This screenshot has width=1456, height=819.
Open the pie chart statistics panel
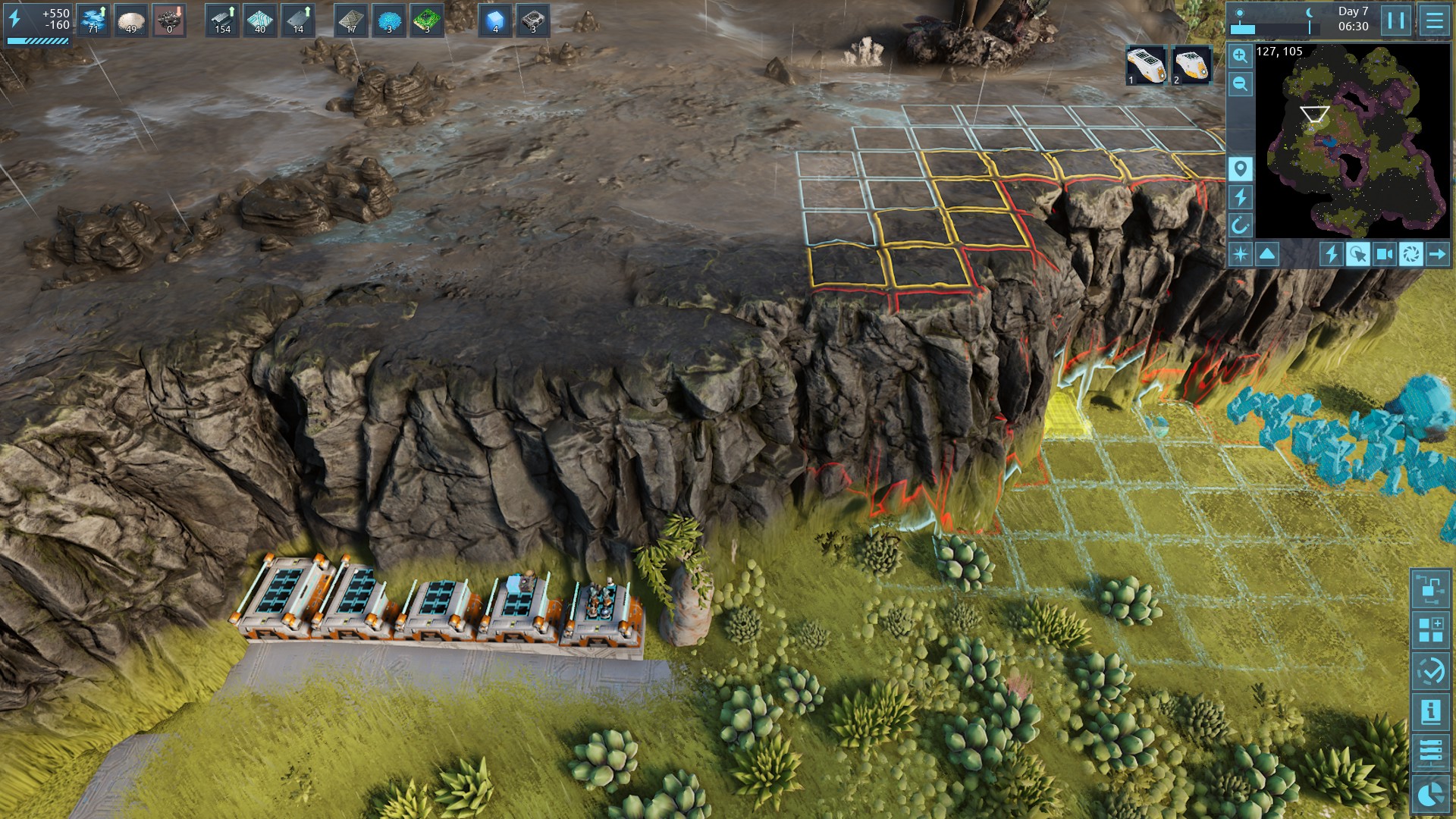pos(1430,793)
